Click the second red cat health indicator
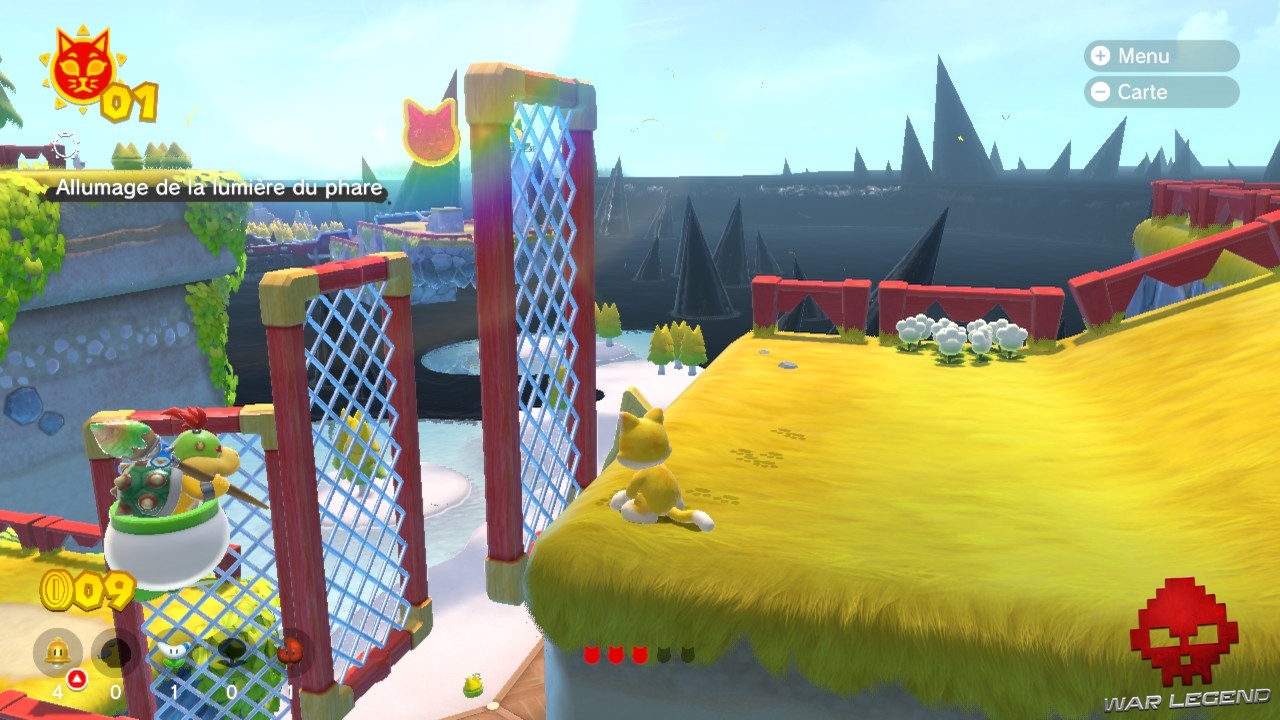Image resolution: width=1280 pixels, height=720 pixels. click(x=615, y=654)
